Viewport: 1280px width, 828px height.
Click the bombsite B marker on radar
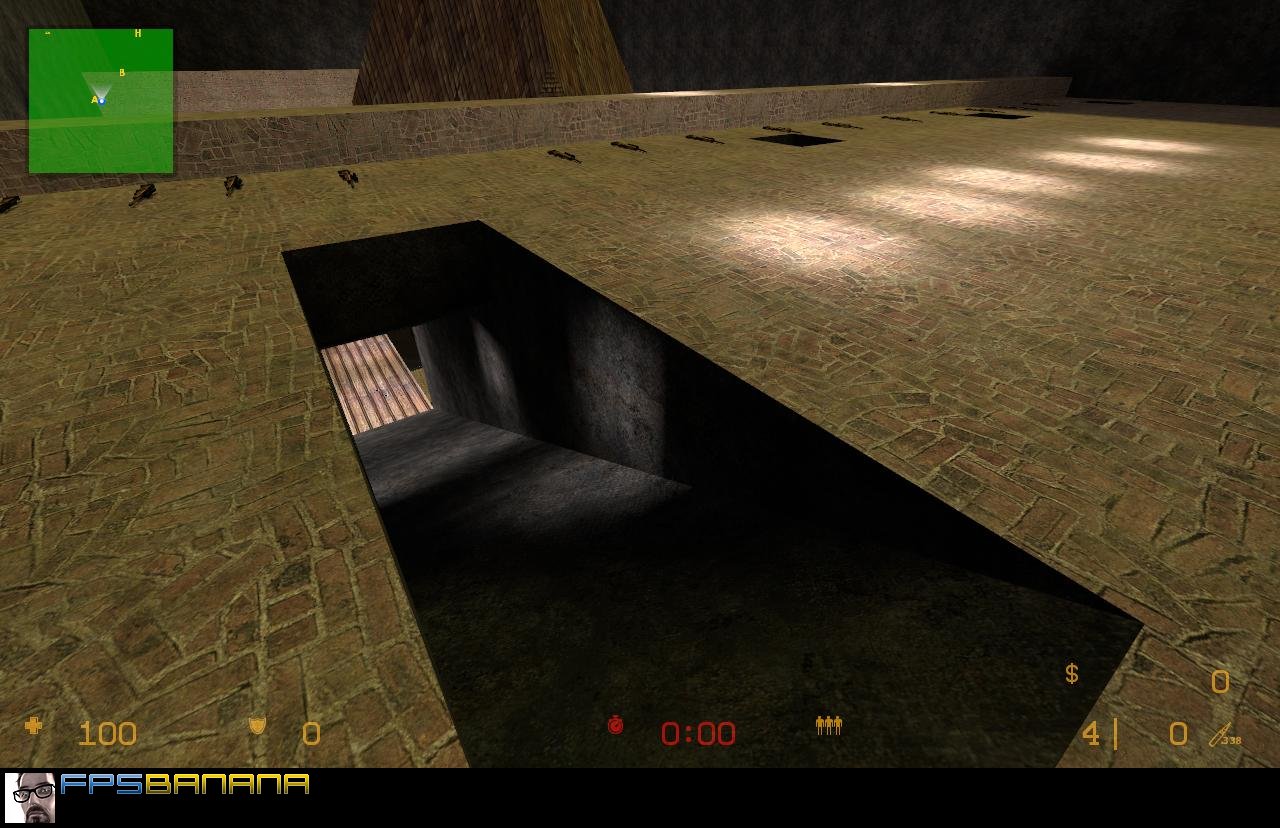(121, 73)
